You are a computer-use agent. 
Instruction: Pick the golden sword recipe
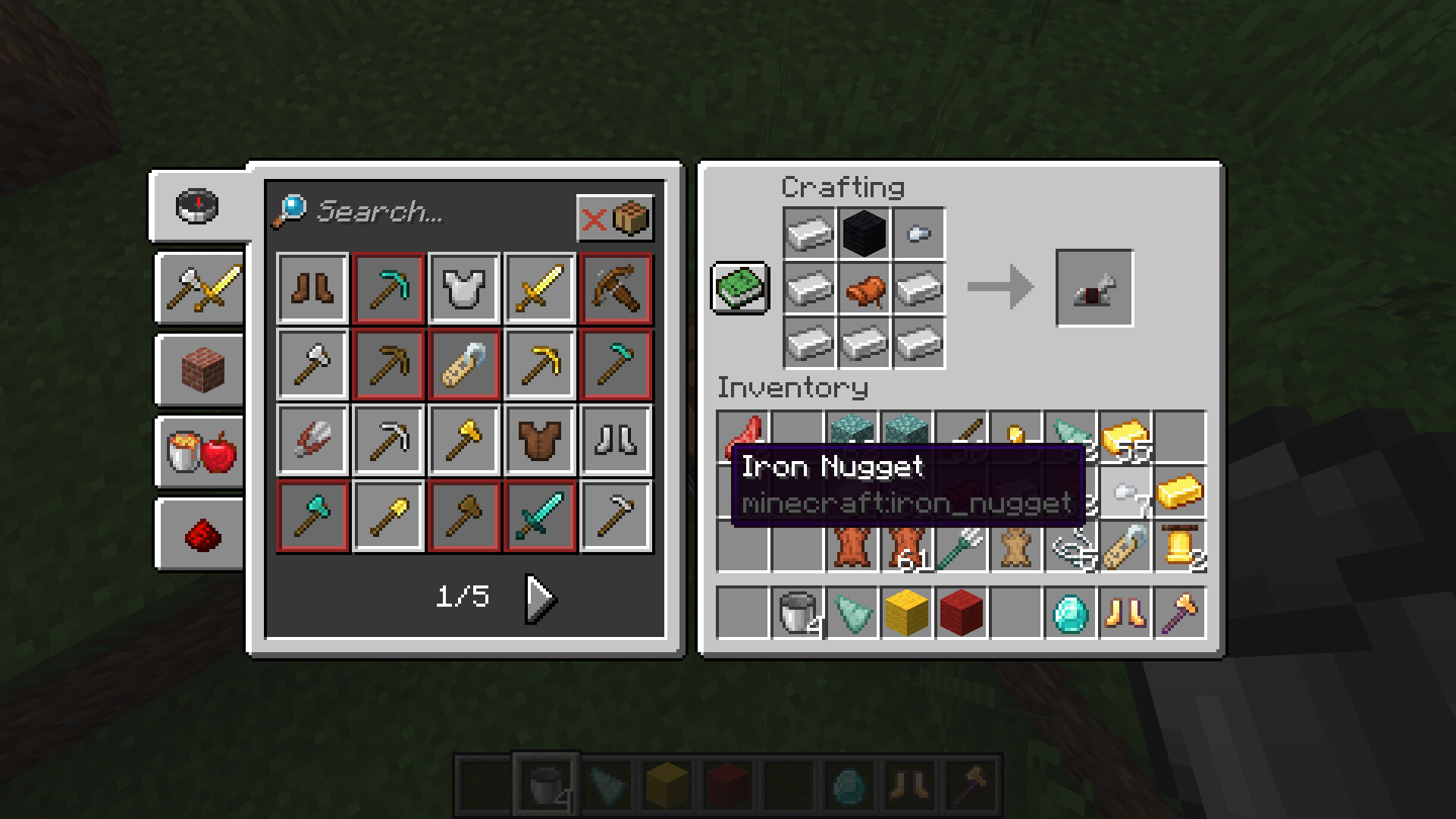point(540,288)
